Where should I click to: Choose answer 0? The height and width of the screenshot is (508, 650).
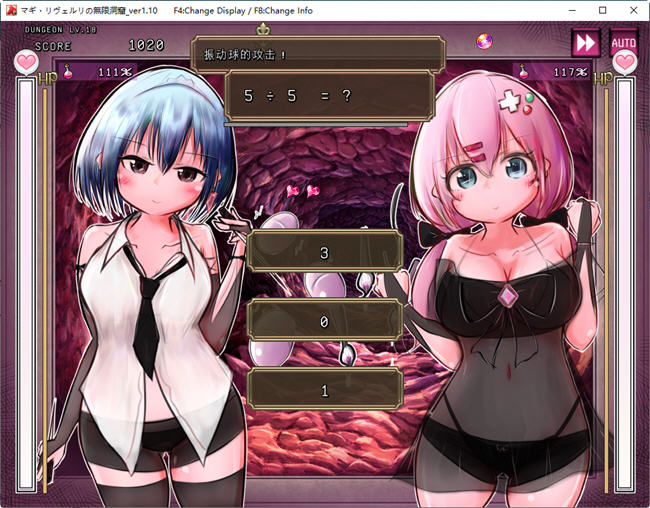[x=324, y=321]
